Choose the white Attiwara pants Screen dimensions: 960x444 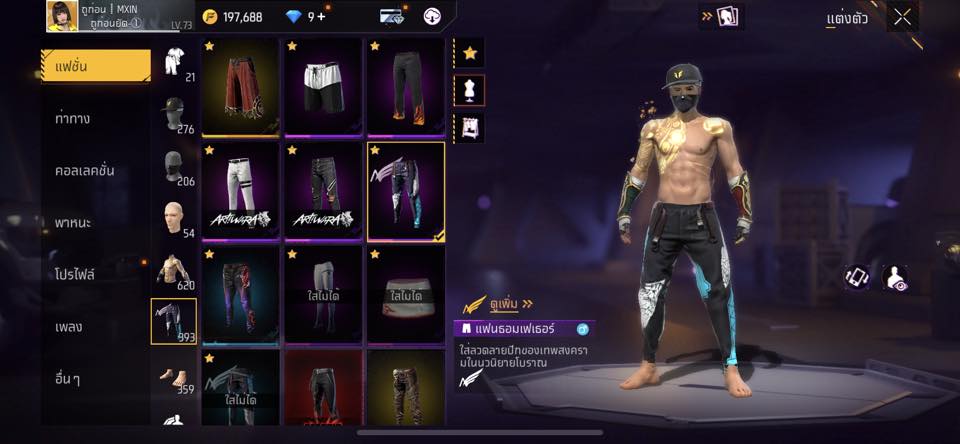(240, 190)
